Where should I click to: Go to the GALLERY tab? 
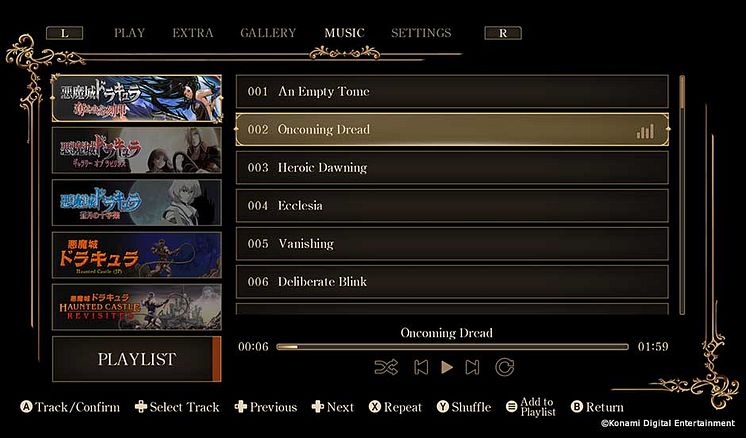(268, 33)
